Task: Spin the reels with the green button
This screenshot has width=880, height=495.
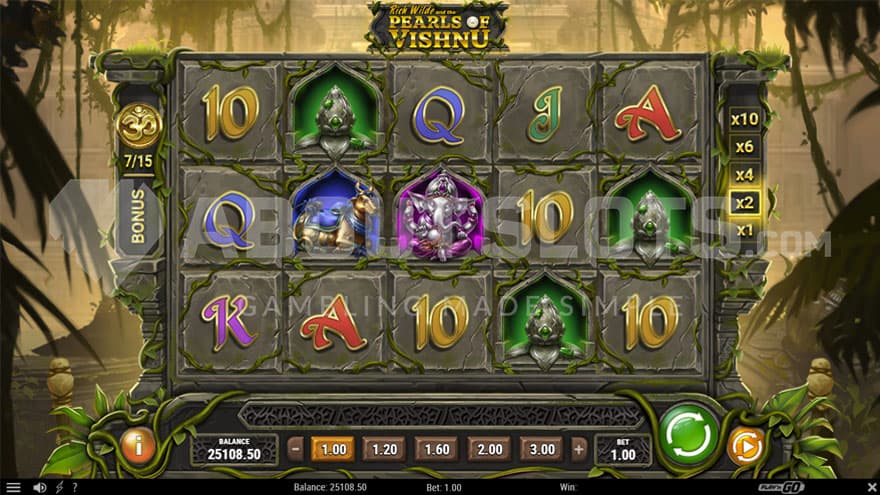Action: click(x=689, y=435)
